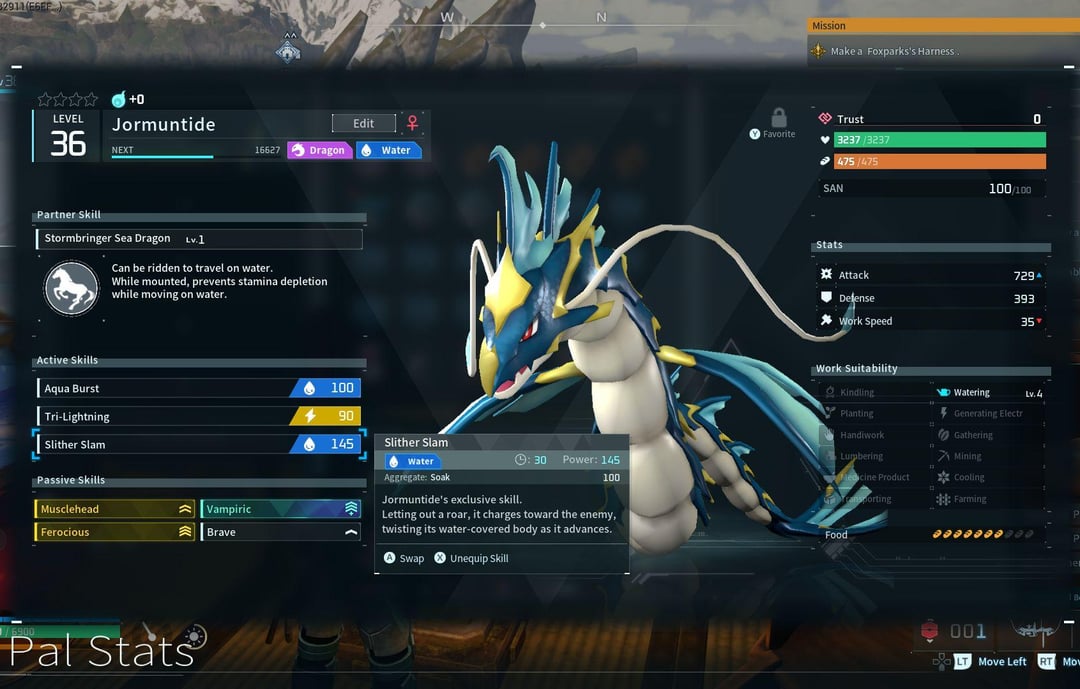The width and height of the screenshot is (1080, 689).
Task: Click the Stormbringer Sea Dragon partner skill
Action: pyautogui.click(x=198, y=239)
